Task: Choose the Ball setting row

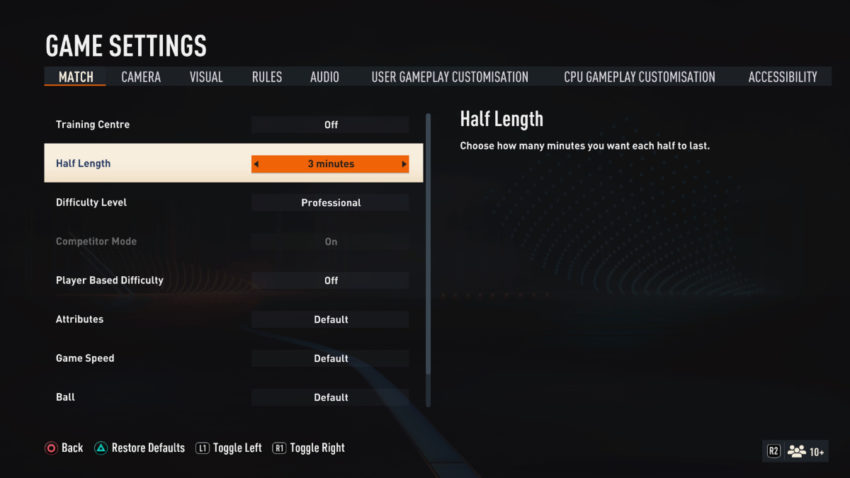Action: pyautogui.click(x=232, y=398)
